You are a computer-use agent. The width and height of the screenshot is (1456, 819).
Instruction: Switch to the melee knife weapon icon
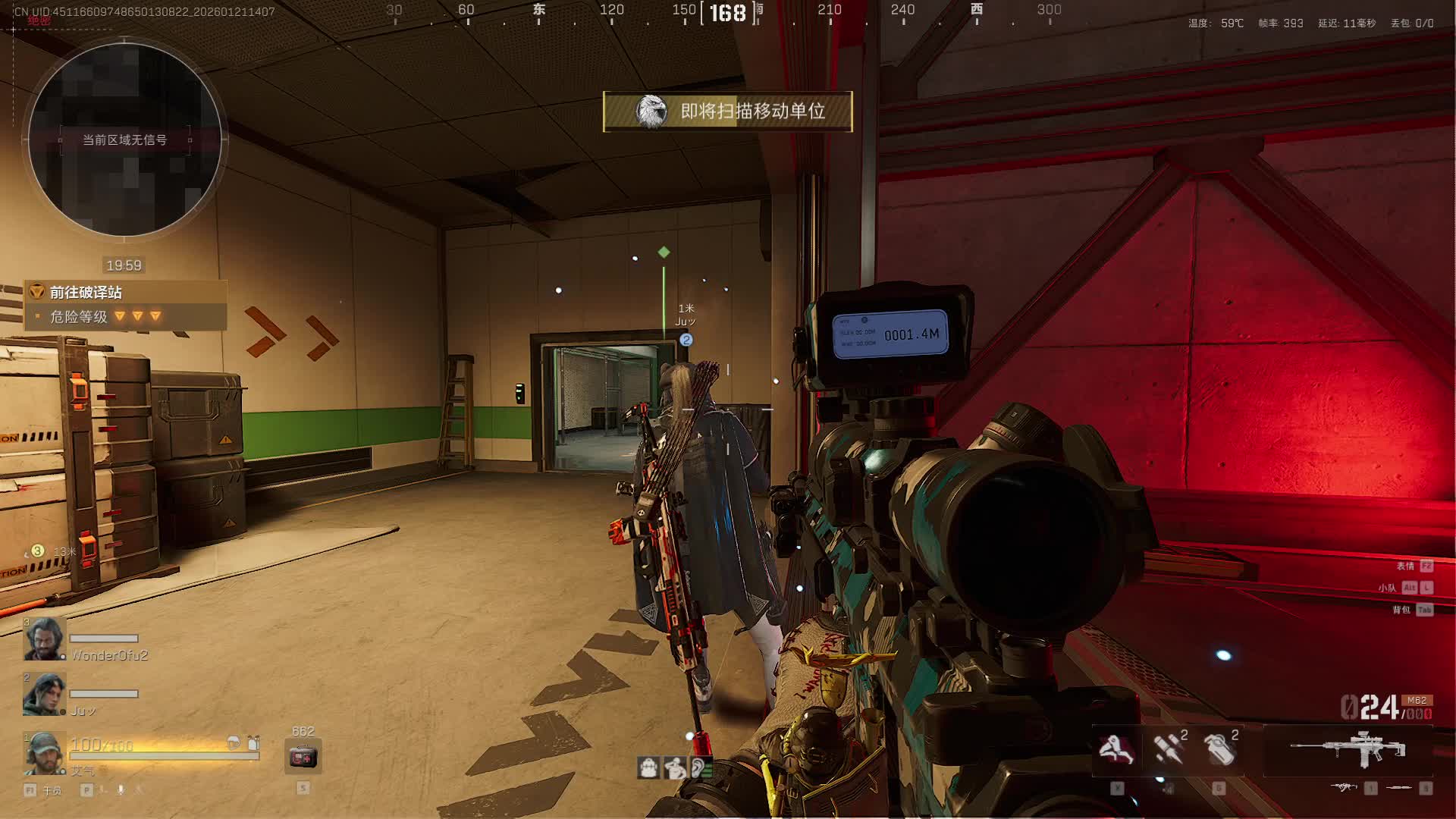pyautogui.click(x=1399, y=789)
